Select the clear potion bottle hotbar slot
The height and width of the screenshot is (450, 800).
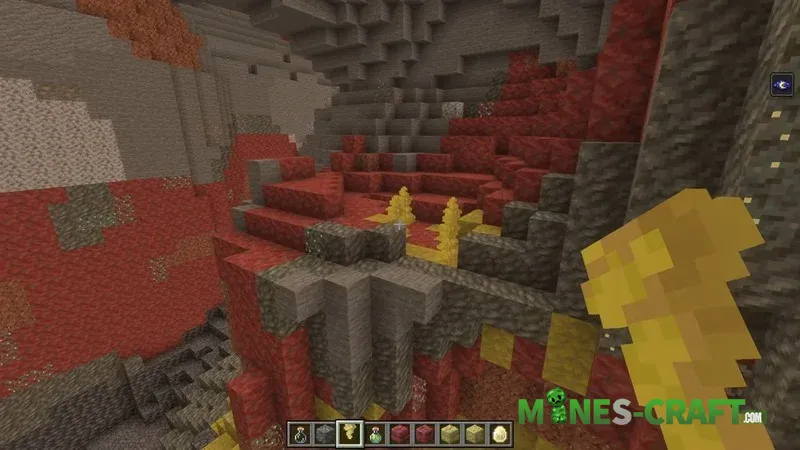point(300,433)
